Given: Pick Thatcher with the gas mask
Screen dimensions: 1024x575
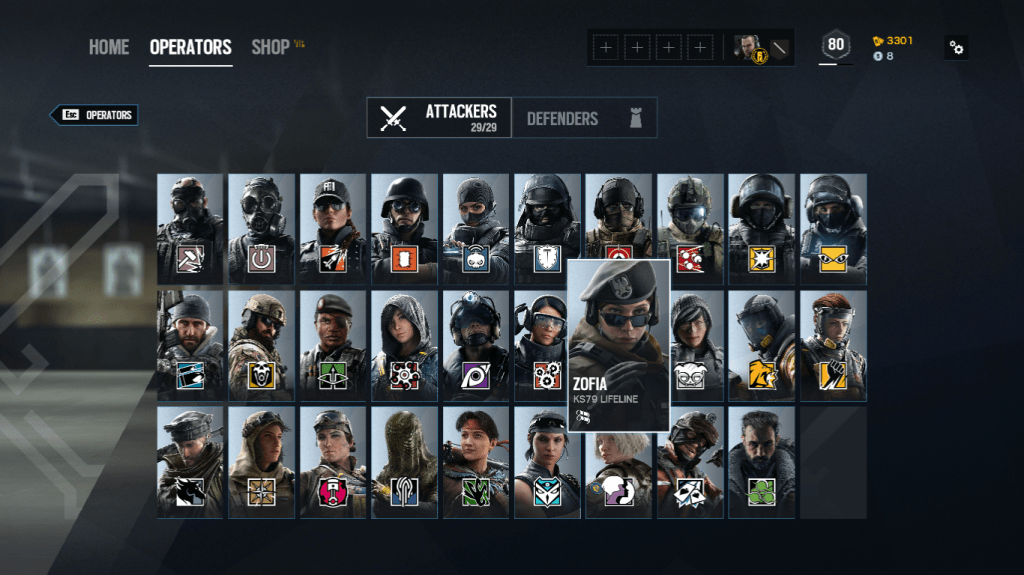Looking at the screenshot, I should tap(261, 229).
